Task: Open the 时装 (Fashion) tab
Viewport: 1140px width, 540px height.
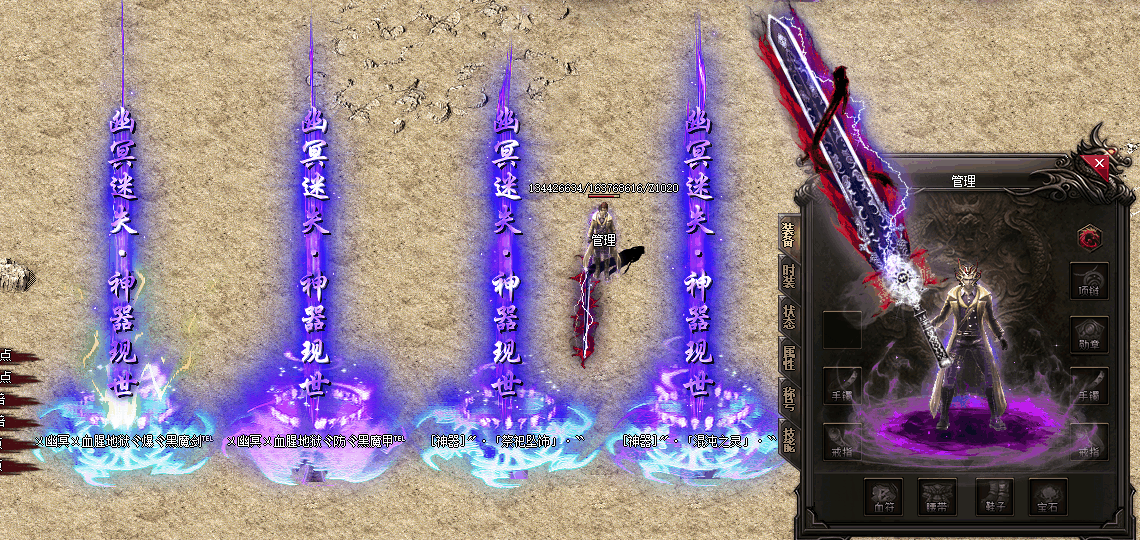Action: (788, 276)
